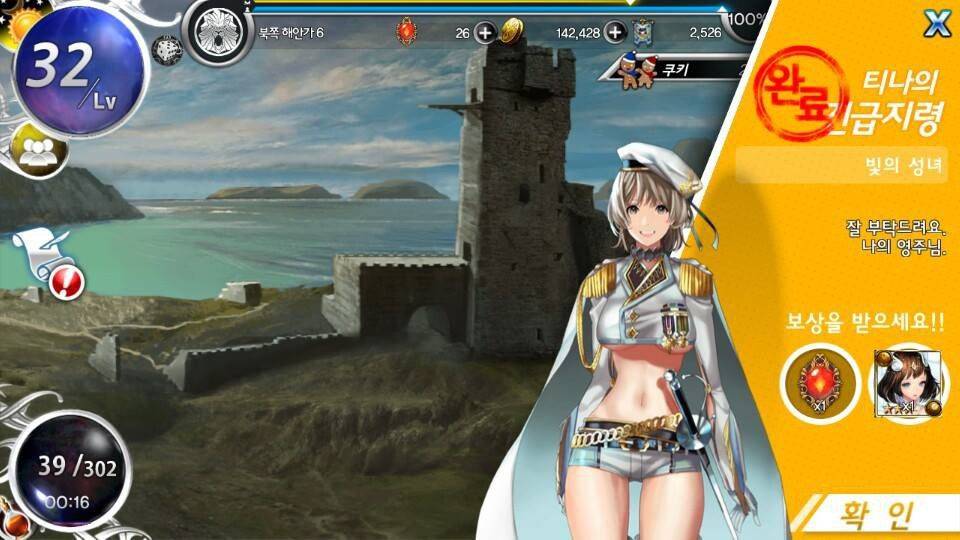
Task: Open the friends icon with two figures
Action: click(x=38, y=151)
